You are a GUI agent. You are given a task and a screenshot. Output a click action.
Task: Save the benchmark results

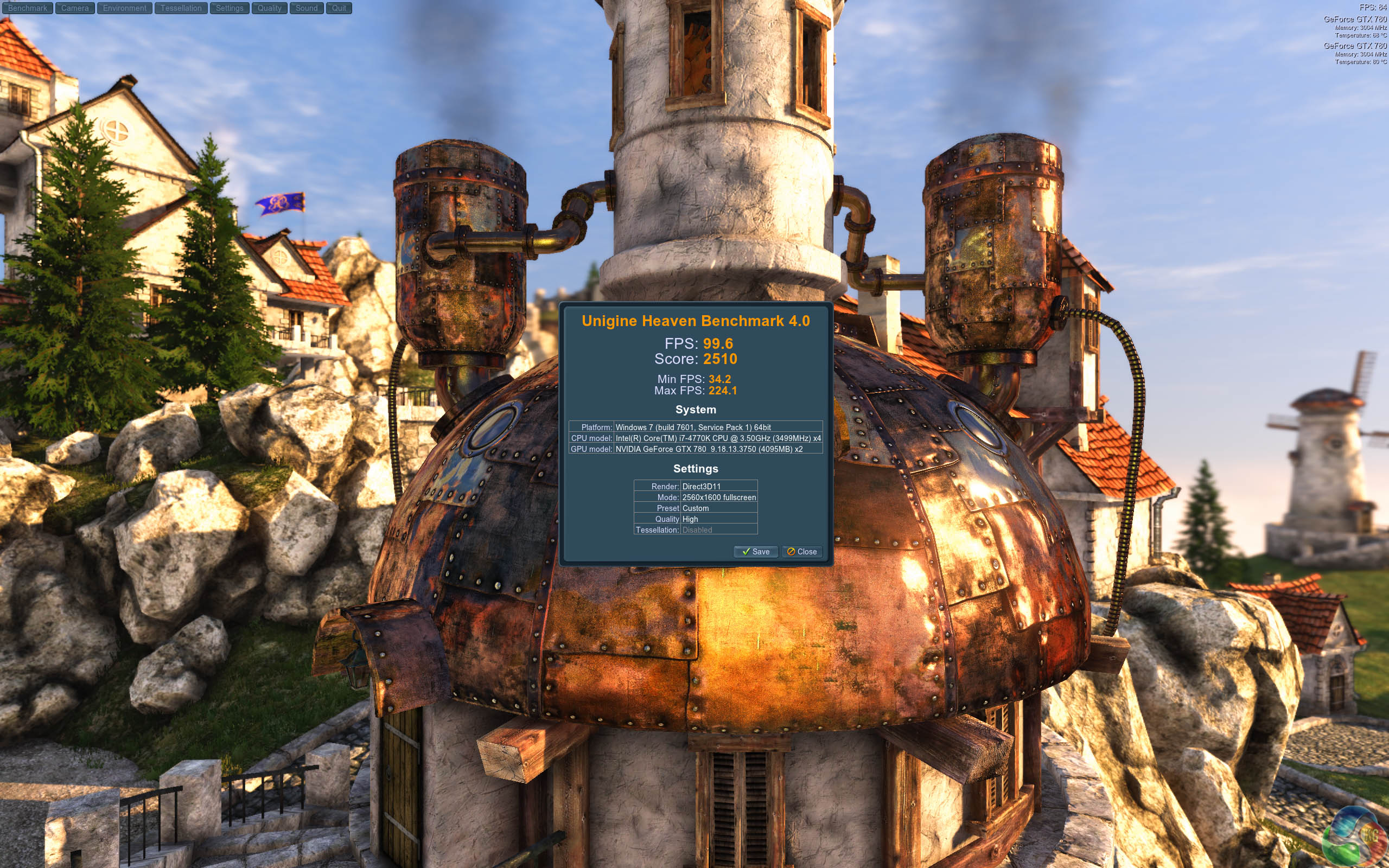(755, 552)
